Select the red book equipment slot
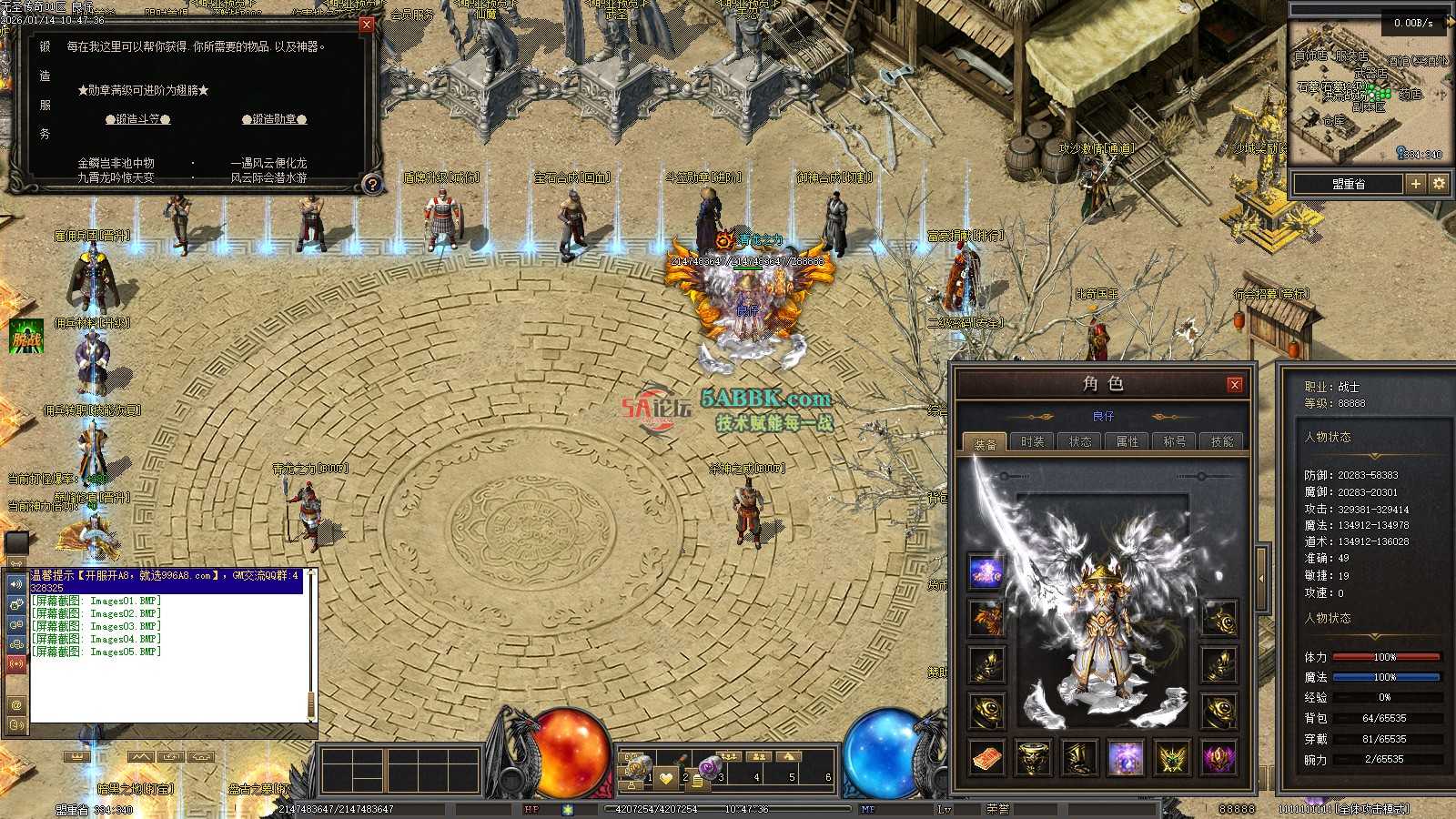1456x819 pixels. pyautogui.click(x=986, y=757)
